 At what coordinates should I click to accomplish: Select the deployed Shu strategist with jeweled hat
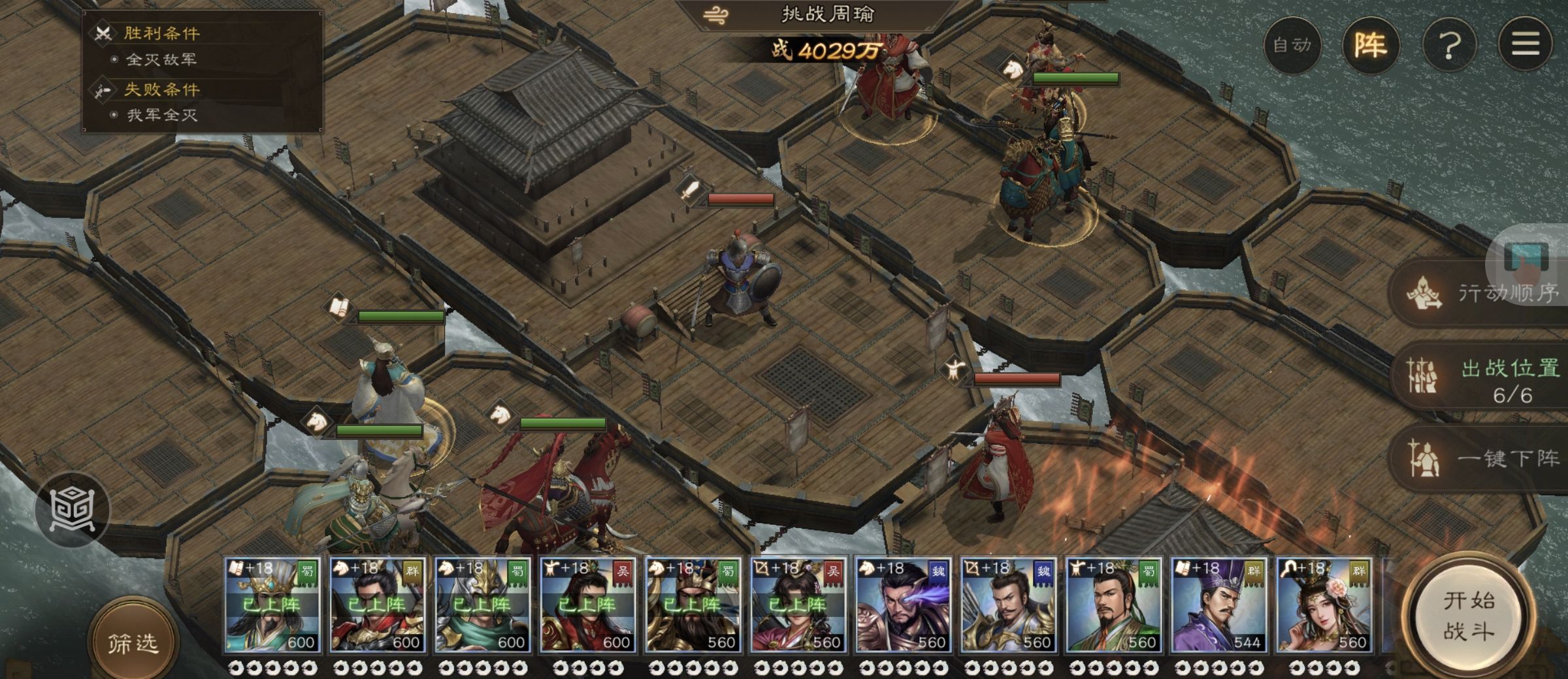click(x=272, y=605)
